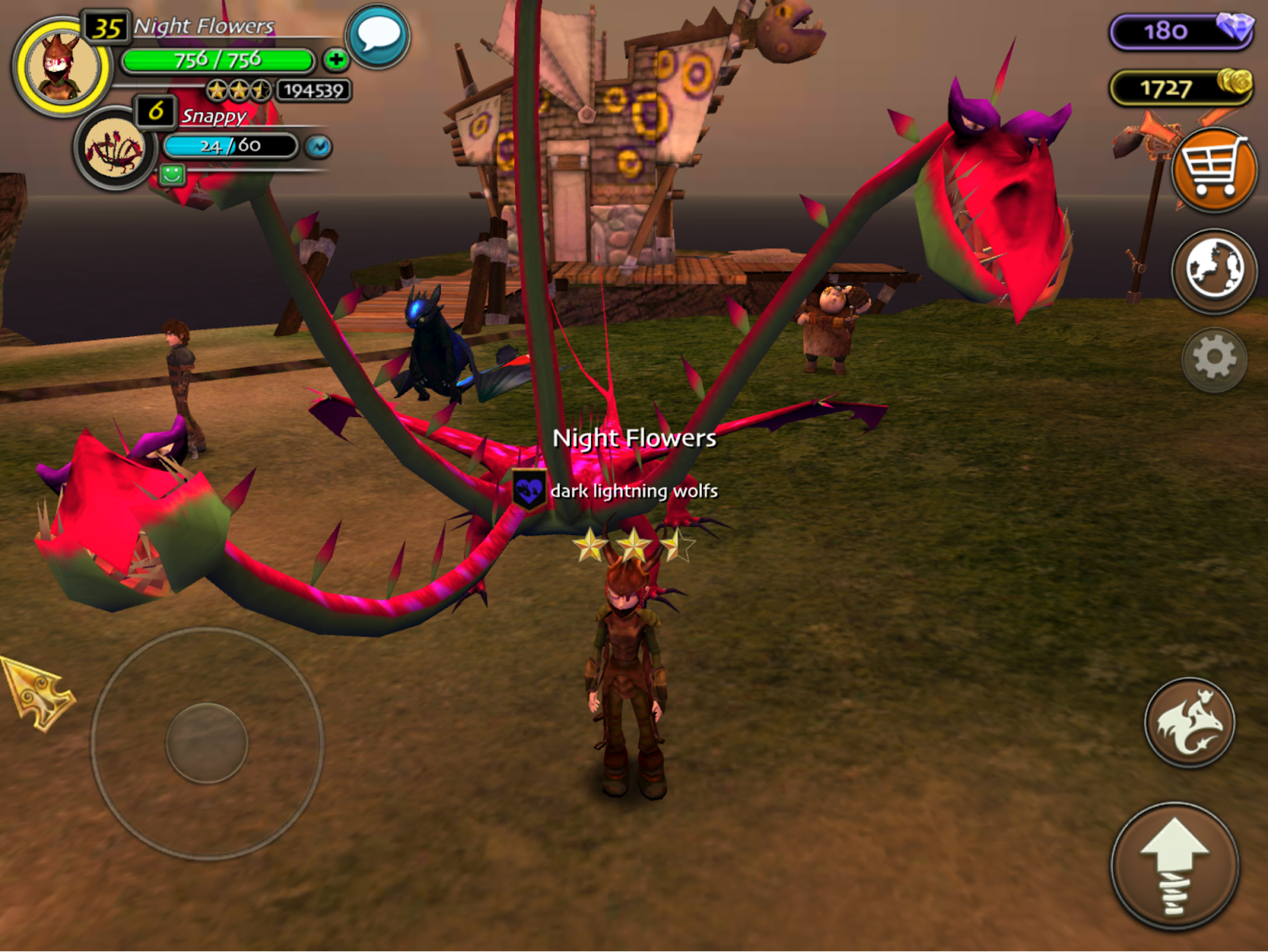The width and height of the screenshot is (1268, 952).
Task: Tap the blue lightning energy icon
Action: pyautogui.click(x=319, y=147)
